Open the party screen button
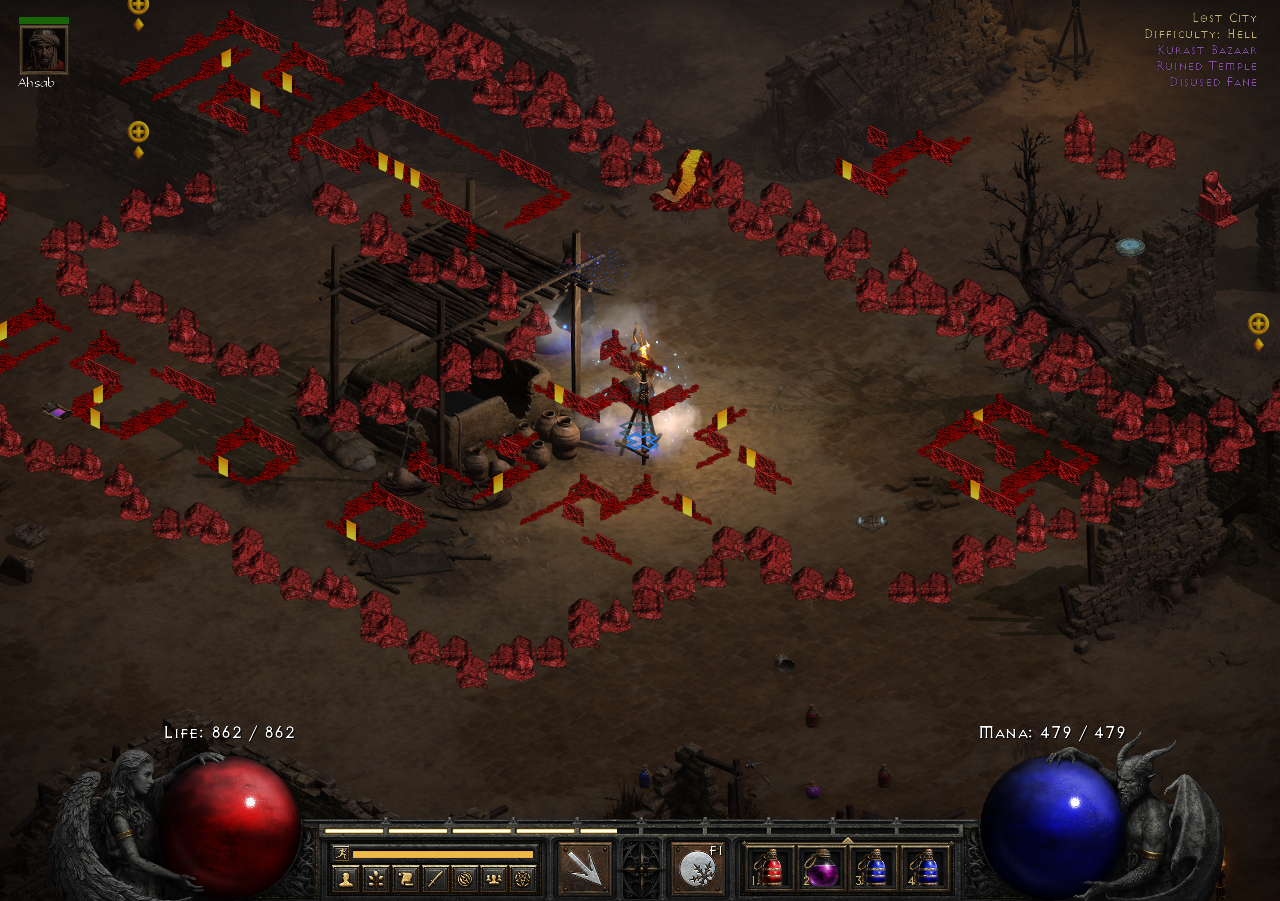Image resolution: width=1280 pixels, height=901 pixels. pos(493,879)
